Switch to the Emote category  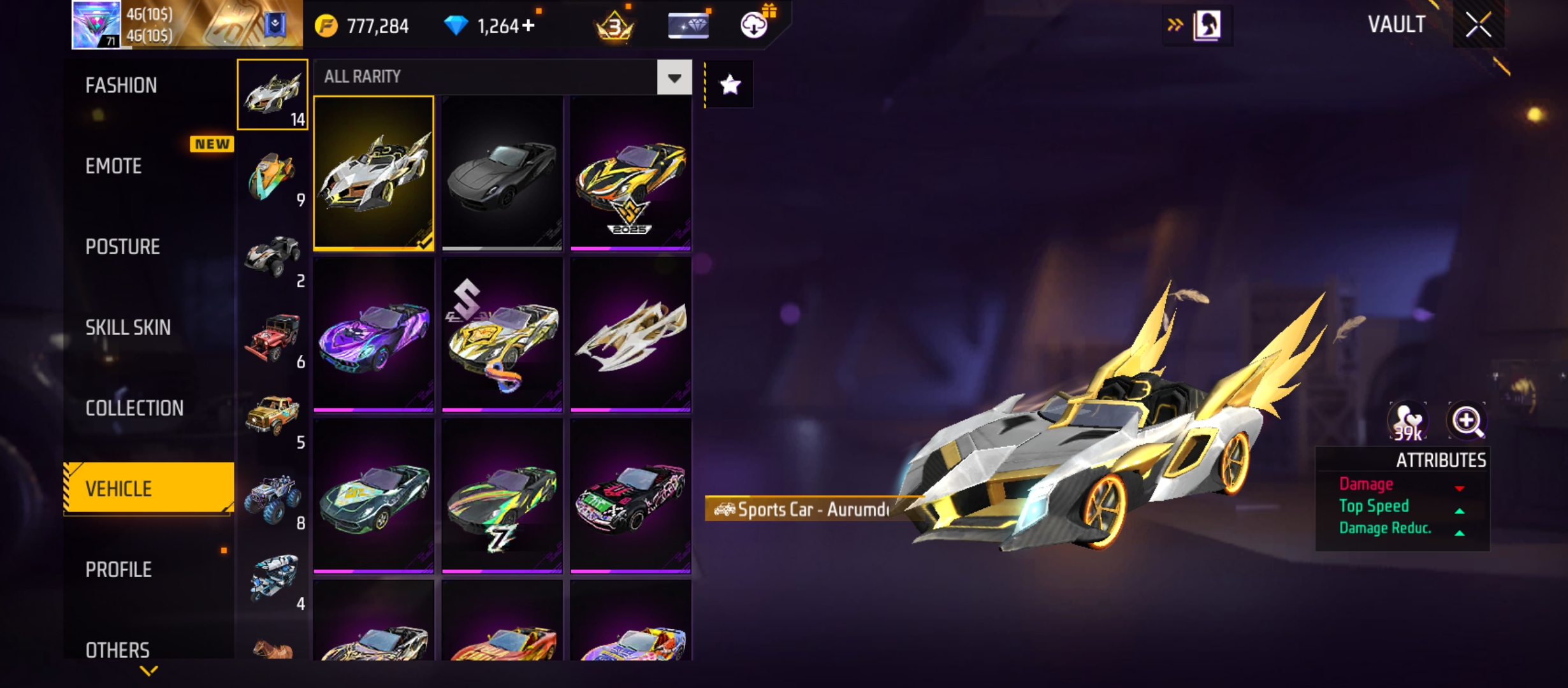[x=113, y=166]
